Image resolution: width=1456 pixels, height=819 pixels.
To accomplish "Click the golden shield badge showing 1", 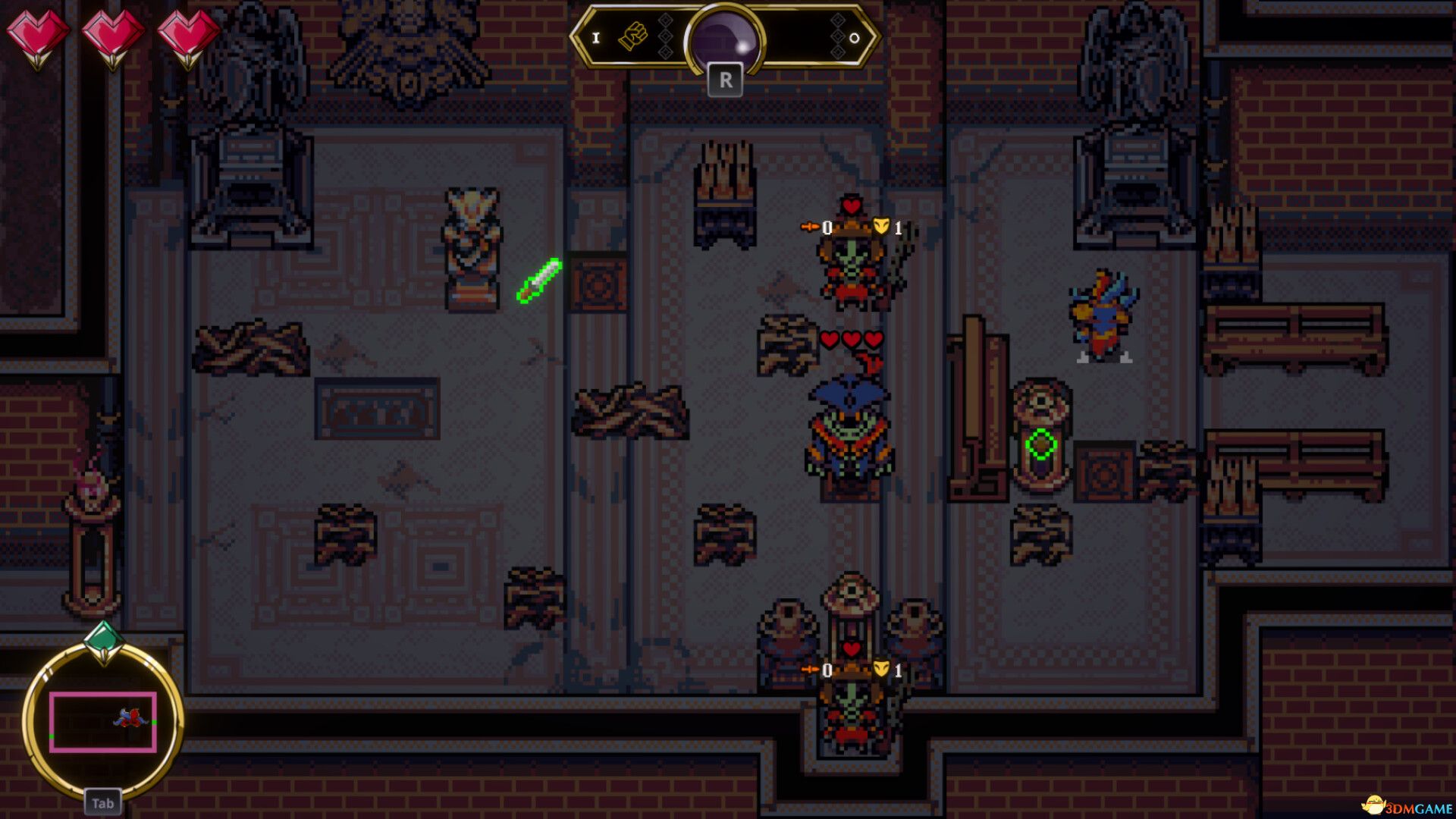I will click(880, 224).
